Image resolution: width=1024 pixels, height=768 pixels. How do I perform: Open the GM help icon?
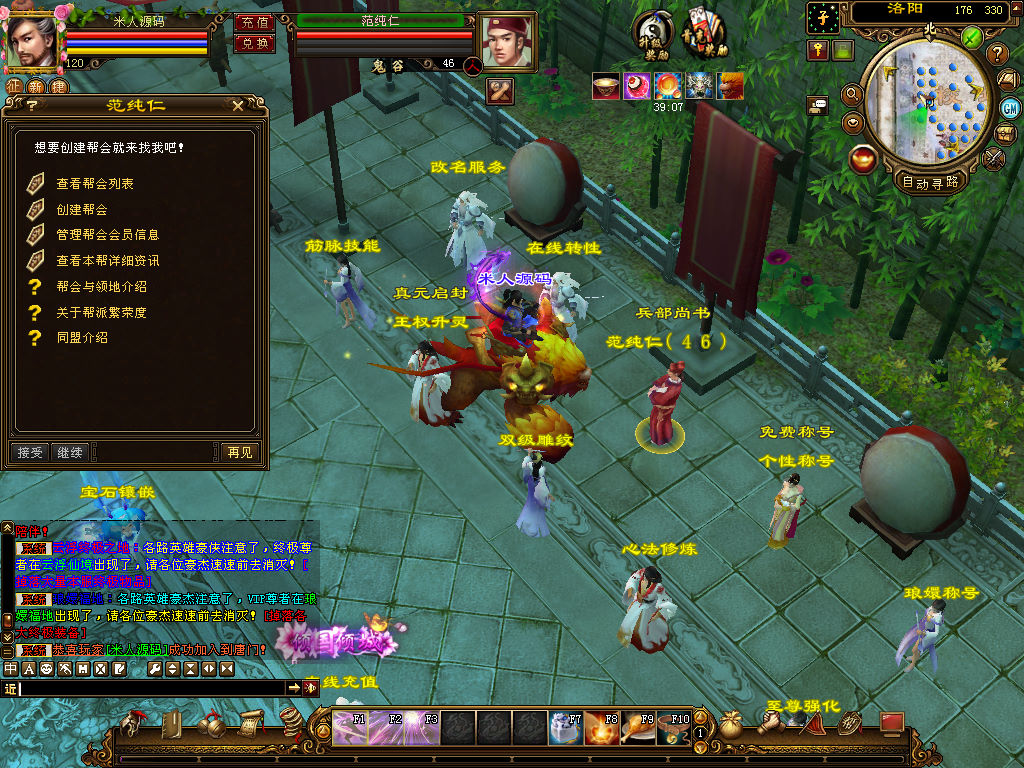[1010, 108]
